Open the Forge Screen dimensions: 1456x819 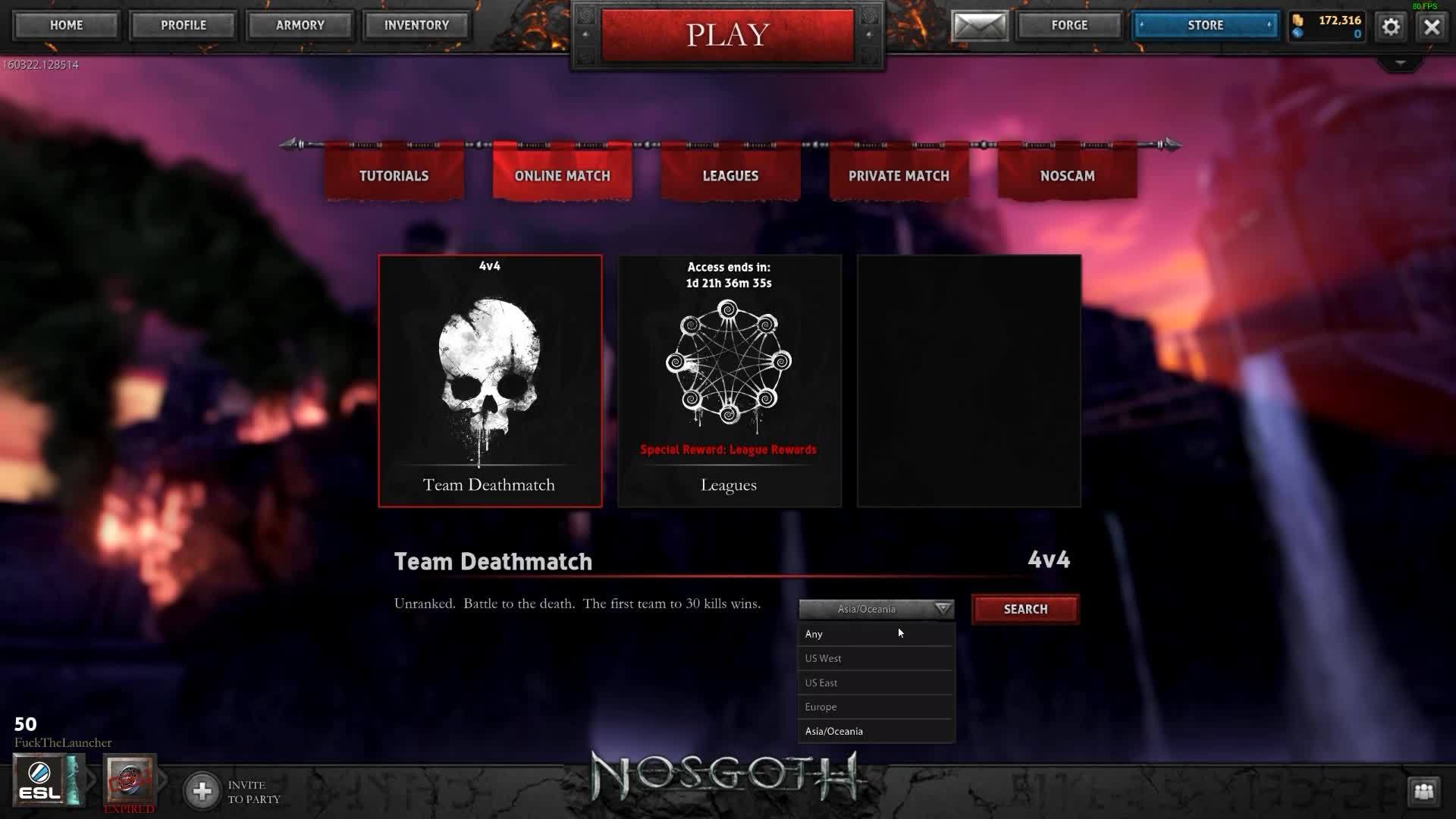1069,25
